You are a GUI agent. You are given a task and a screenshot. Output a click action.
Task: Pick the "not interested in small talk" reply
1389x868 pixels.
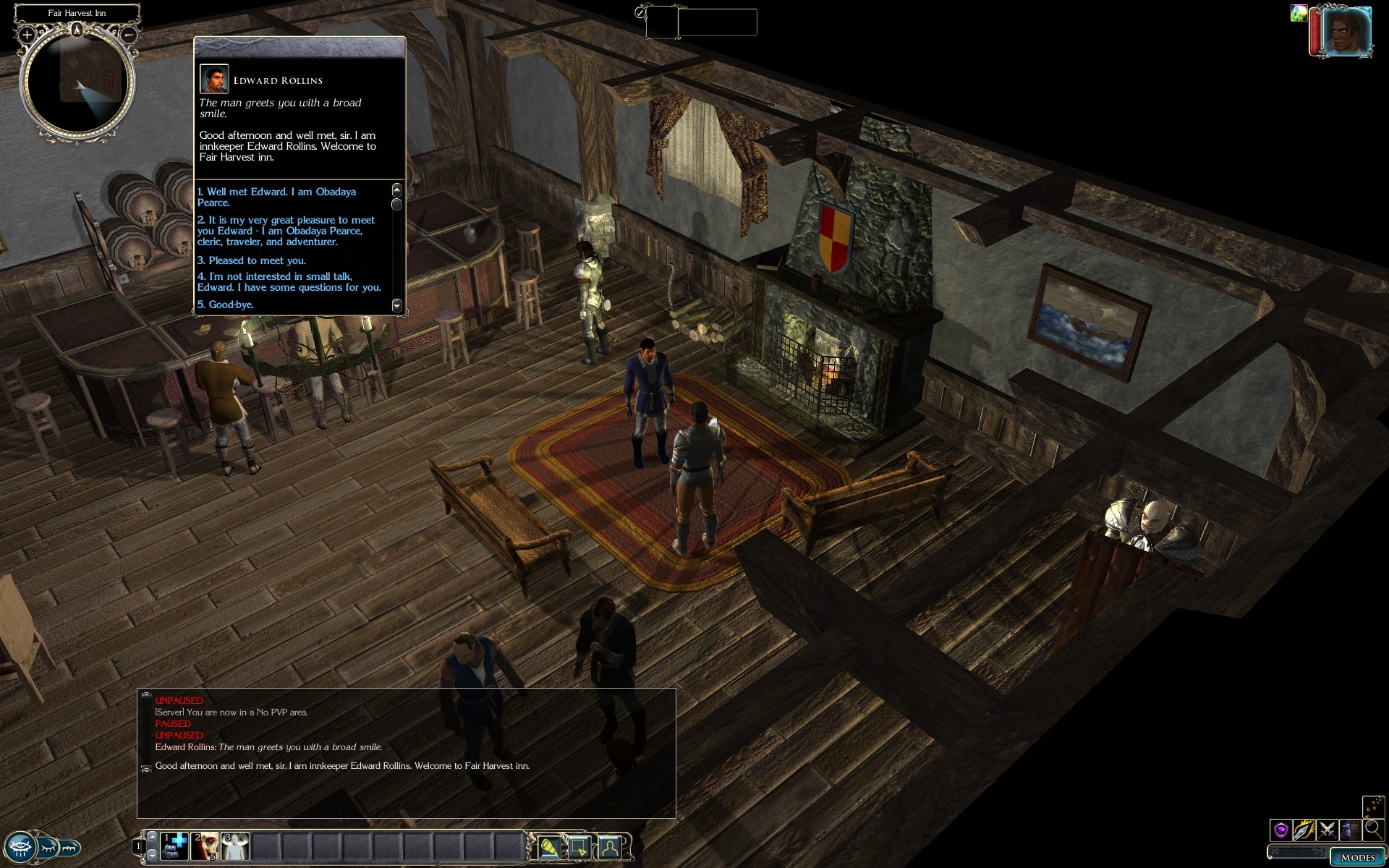289,282
